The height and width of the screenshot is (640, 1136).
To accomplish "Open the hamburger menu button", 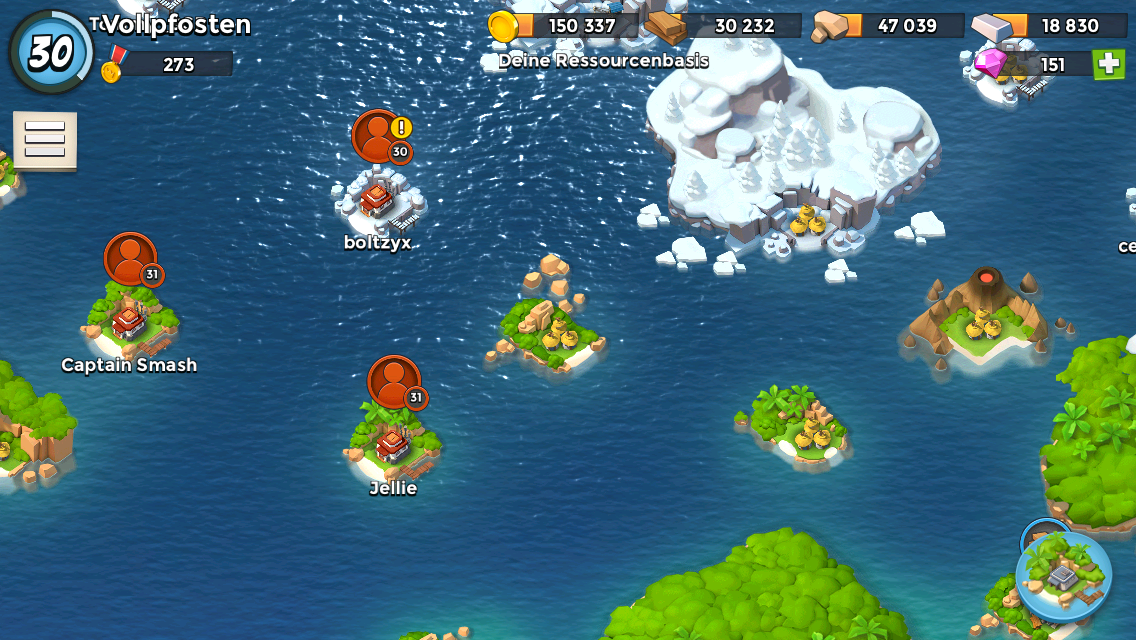I will coord(45,140).
